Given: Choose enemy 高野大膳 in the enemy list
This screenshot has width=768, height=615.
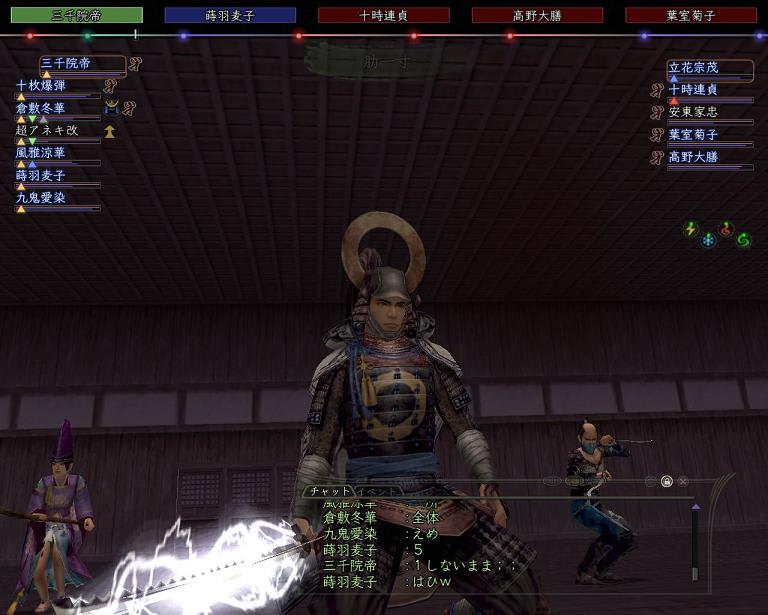Looking at the screenshot, I should point(694,156).
